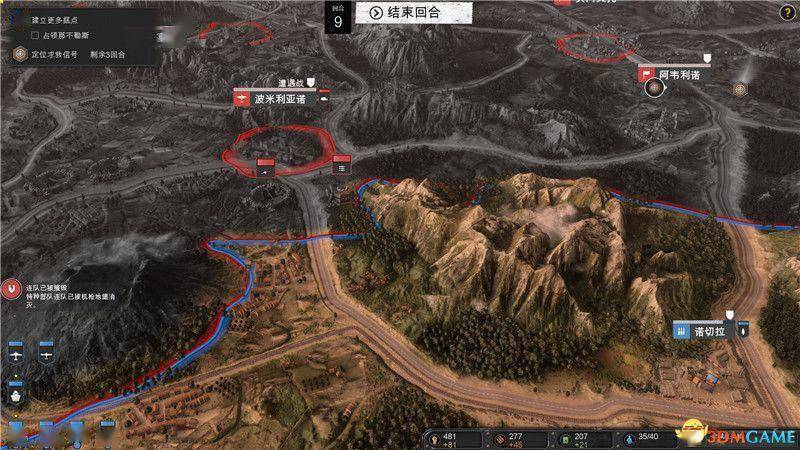Viewport: 800px width, 450px height.
Task: Open the help question mark button
Action: click(x=786, y=12)
